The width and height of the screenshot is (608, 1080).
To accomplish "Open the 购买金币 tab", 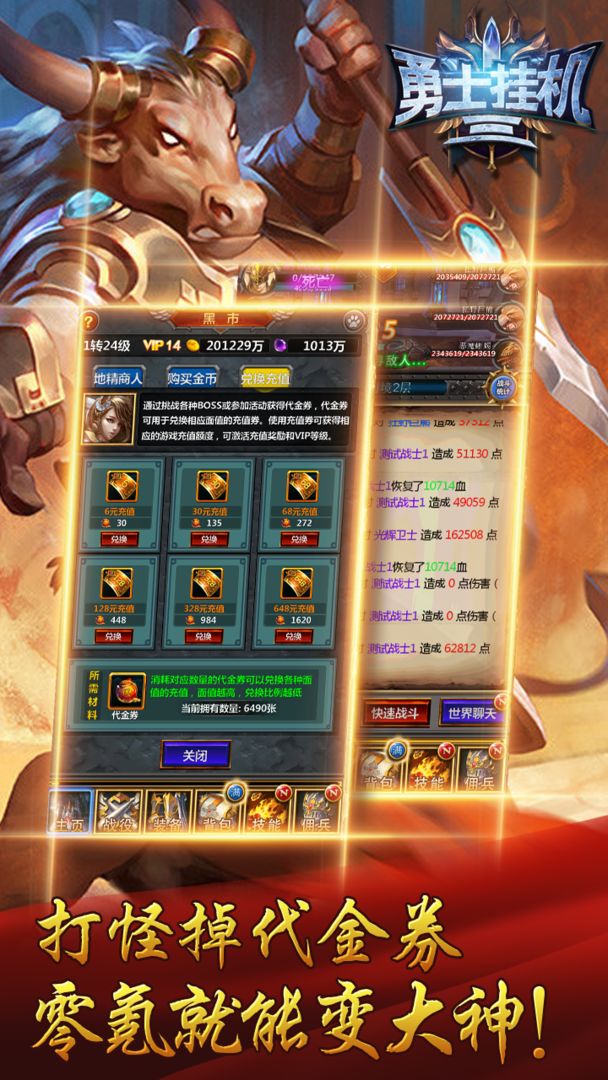I will (x=192, y=378).
